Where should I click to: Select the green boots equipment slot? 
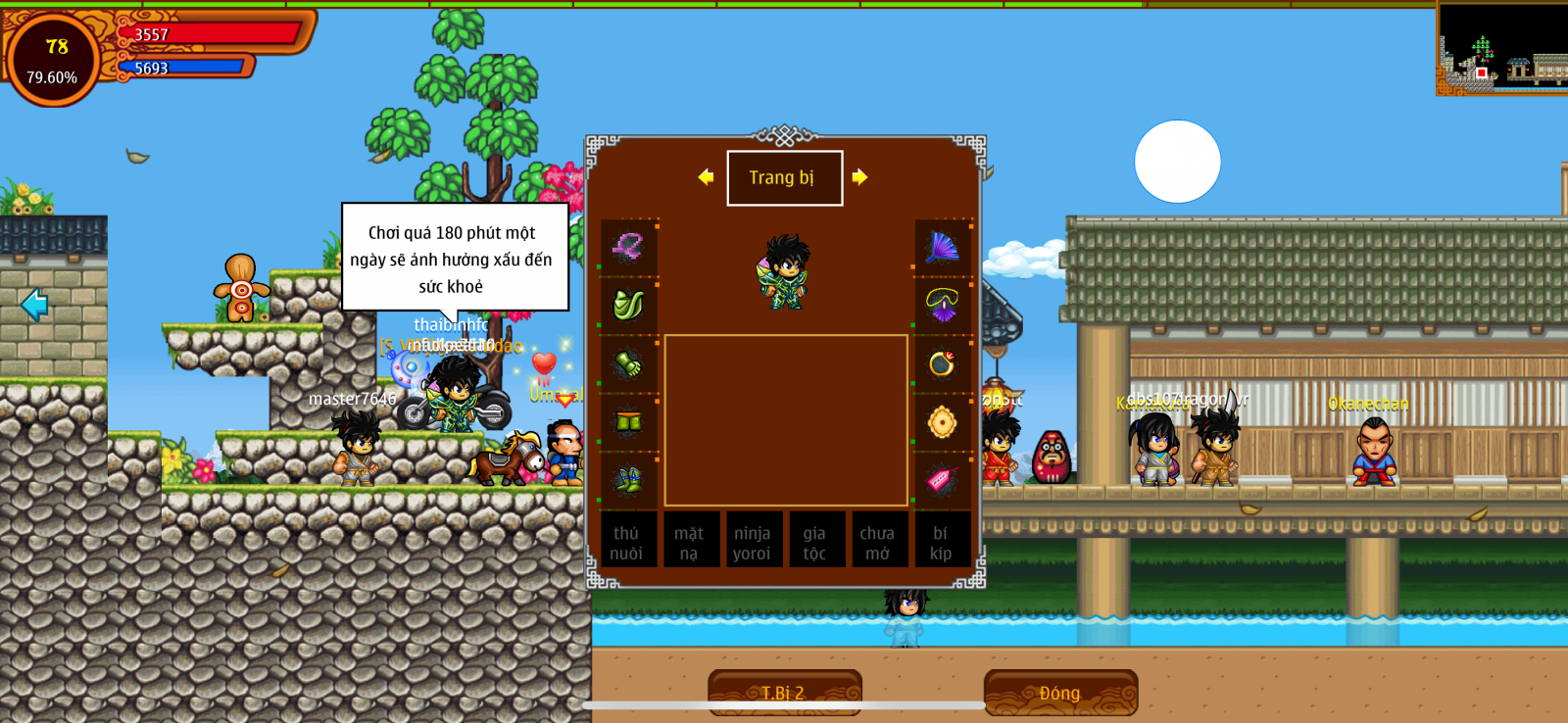[628, 480]
